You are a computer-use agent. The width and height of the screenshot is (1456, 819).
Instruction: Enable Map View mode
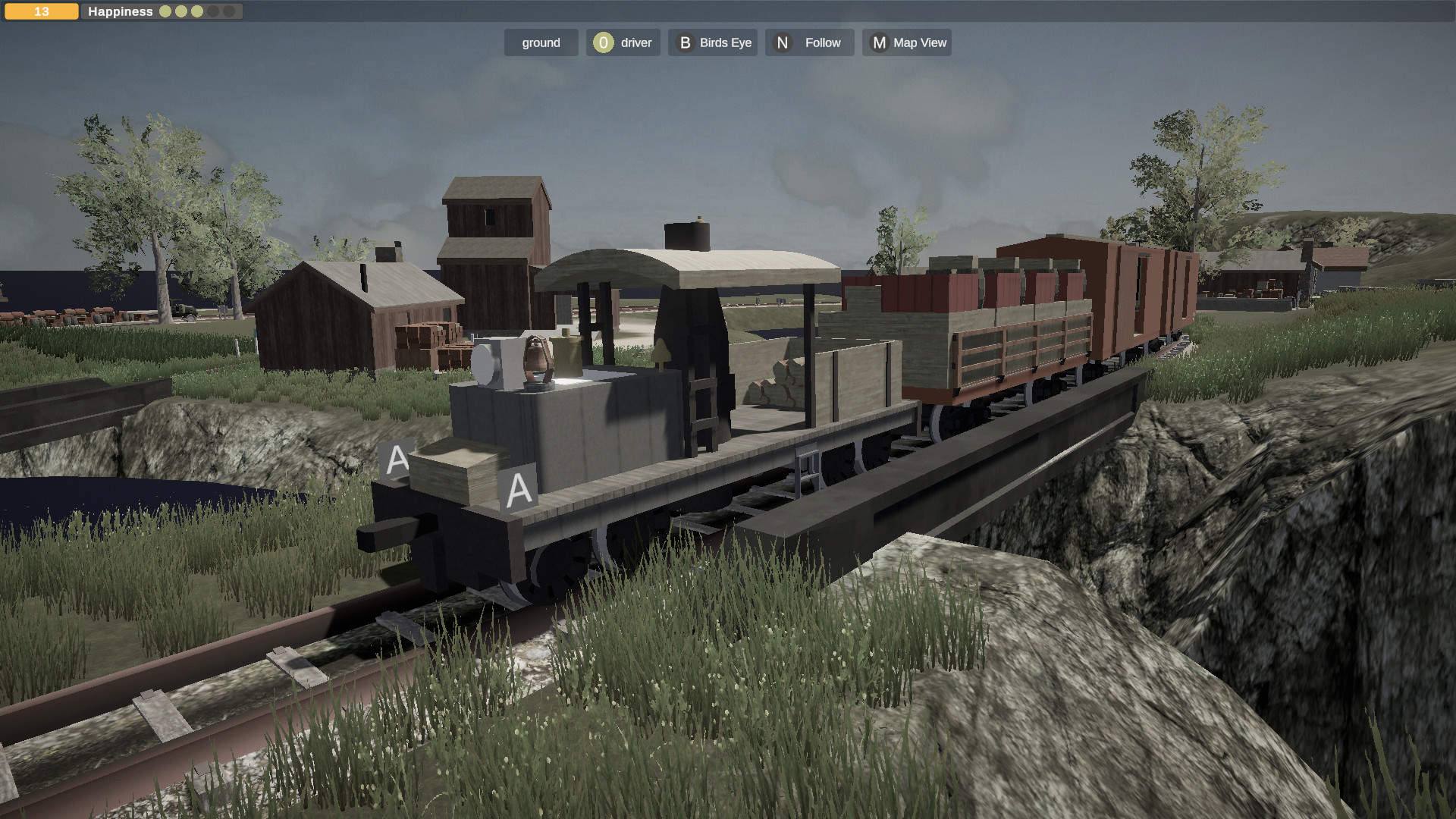[x=907, y=42]
